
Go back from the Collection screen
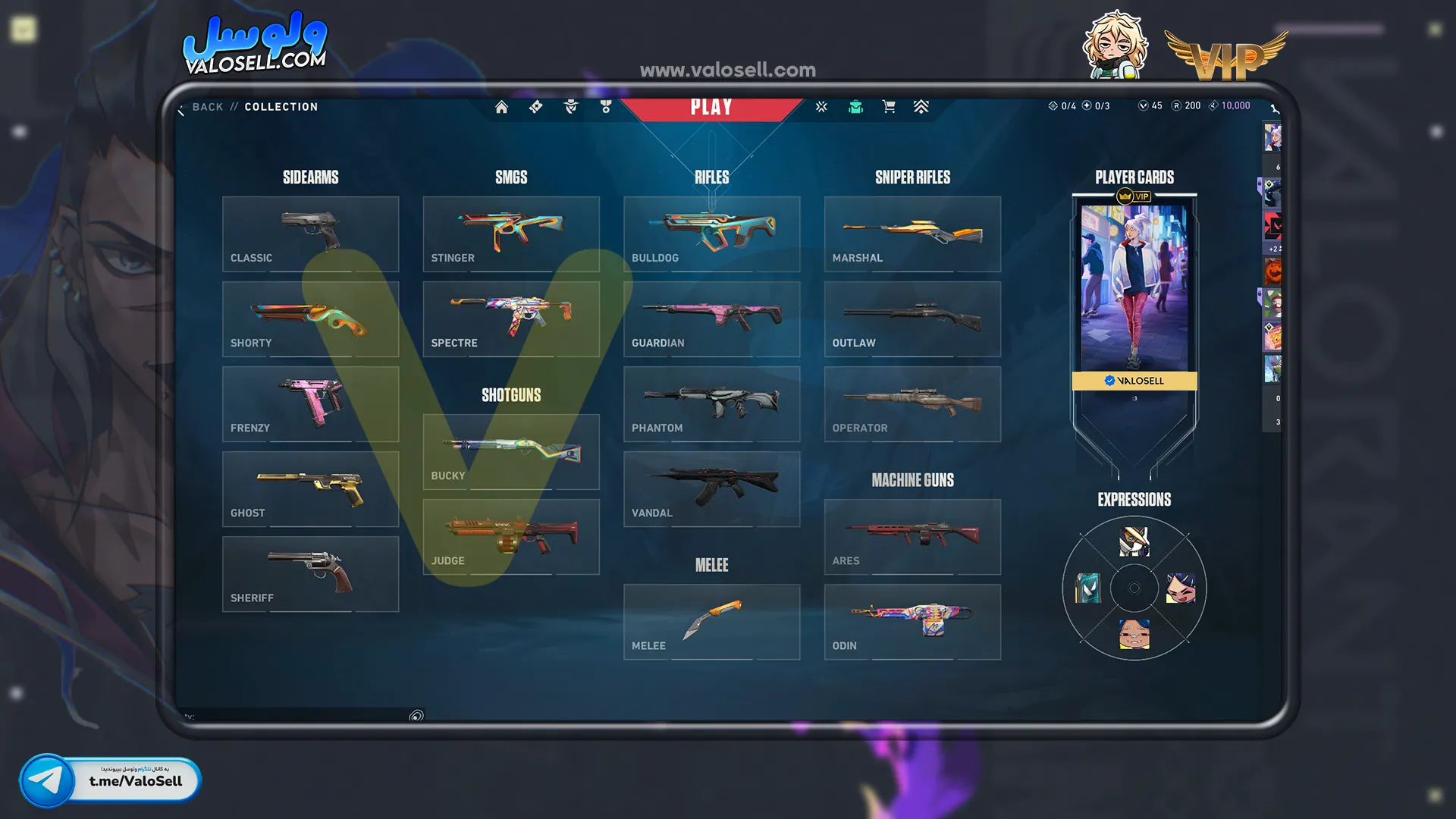tap(207, 107)
